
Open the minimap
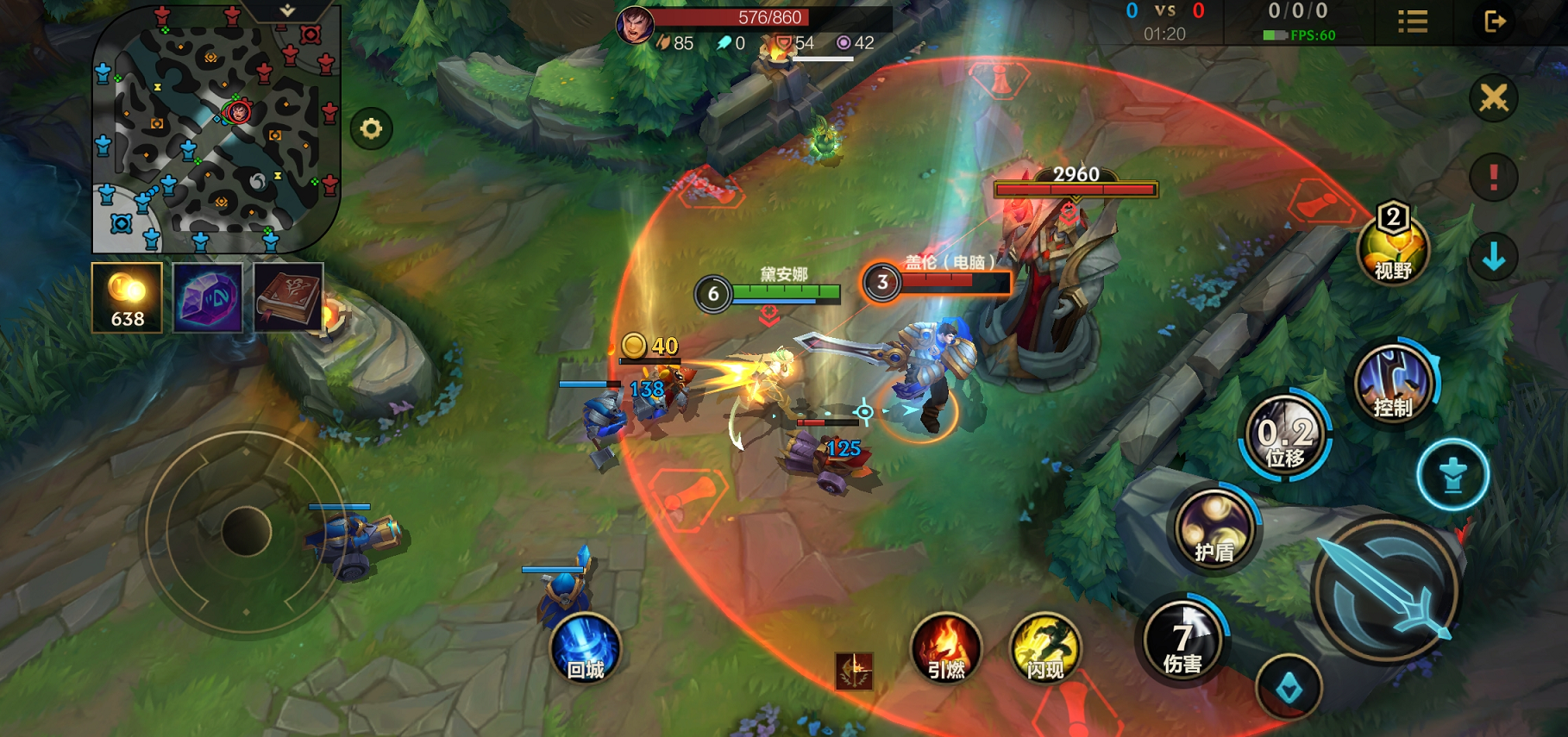(x=216, y=129)
